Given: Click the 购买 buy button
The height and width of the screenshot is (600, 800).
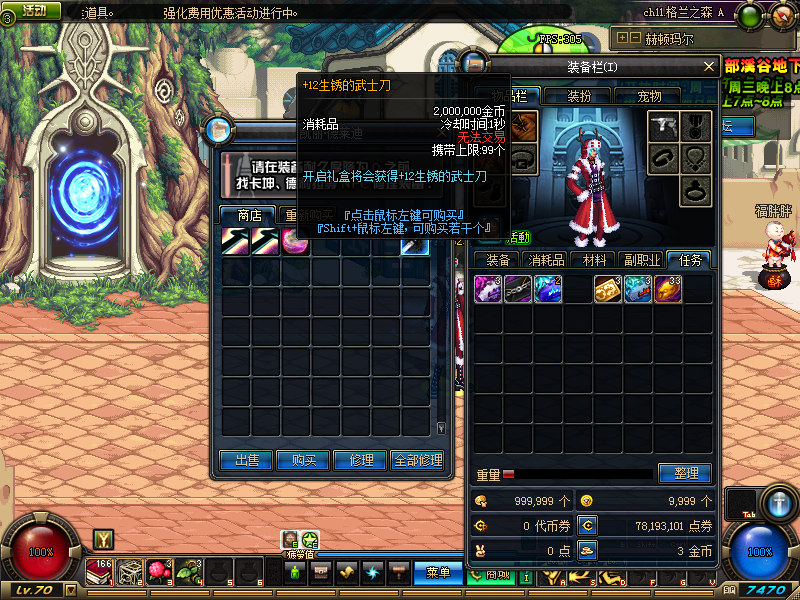Looking at the screenshot, I should (x=304, y=460).
